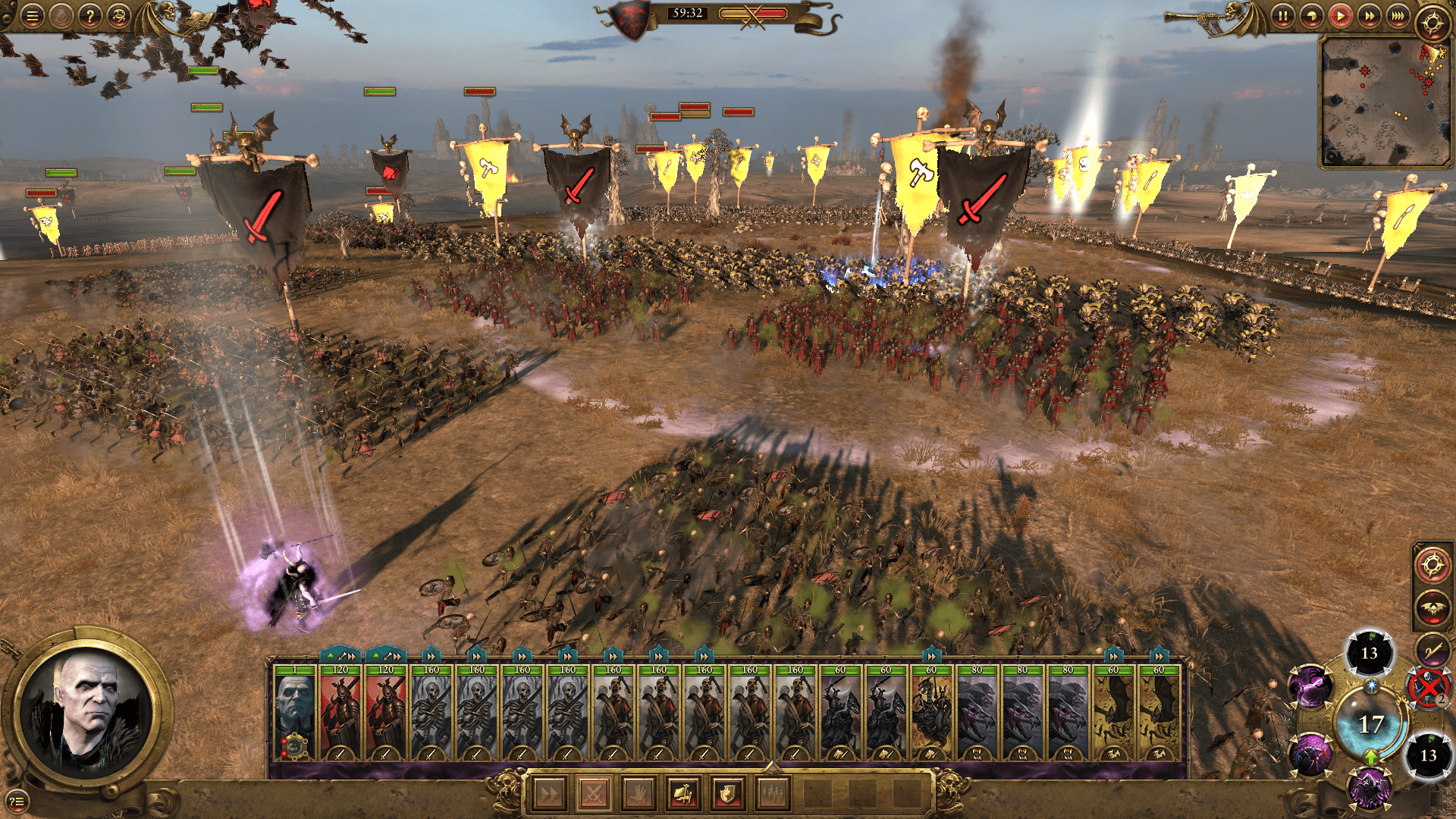This screenshot has width=1456, height=819.
Task: Click the flag group formation button
Action: tap(682, 794)
